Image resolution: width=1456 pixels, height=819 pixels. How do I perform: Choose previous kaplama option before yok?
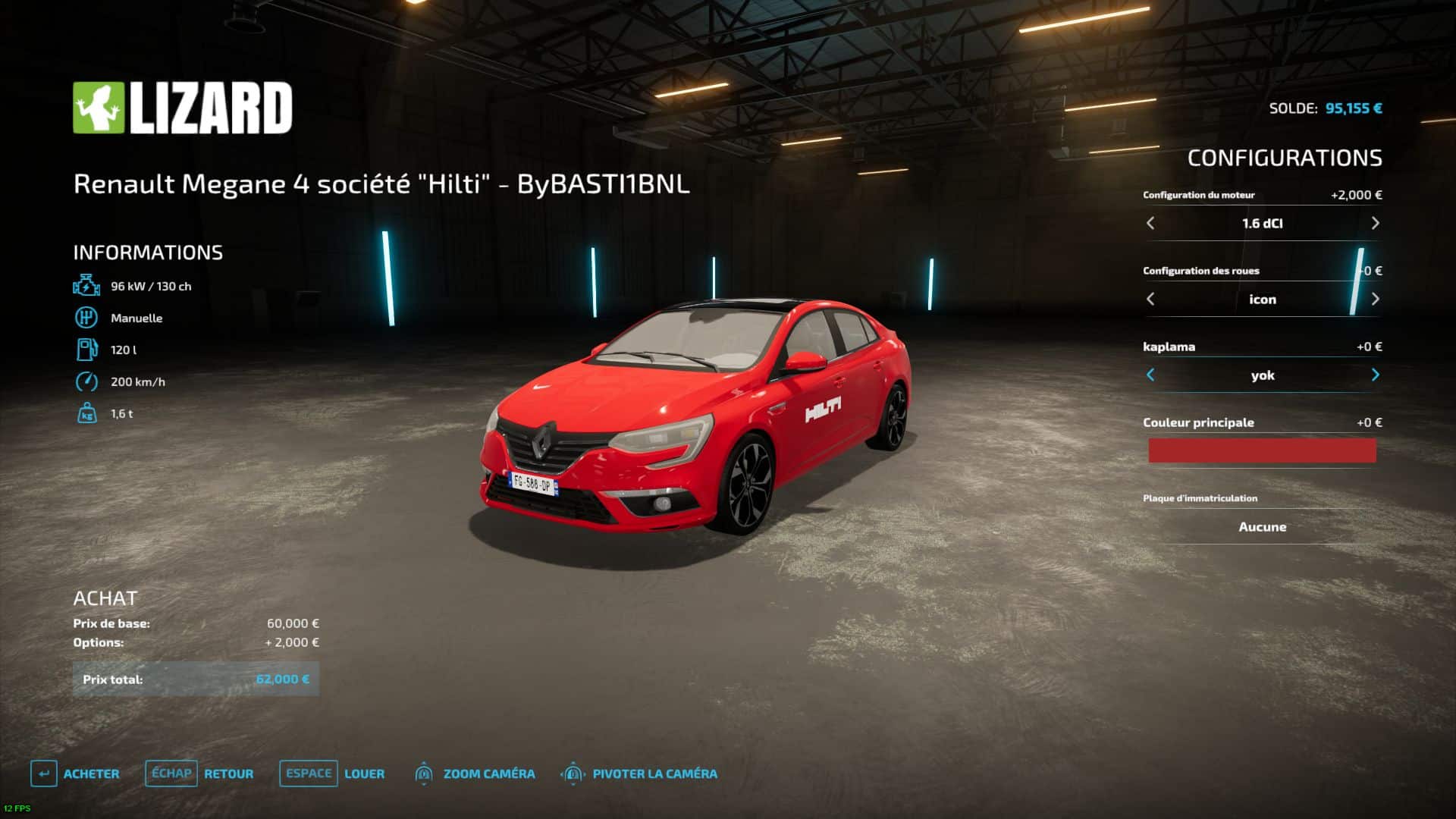(x=1150, y=375)
